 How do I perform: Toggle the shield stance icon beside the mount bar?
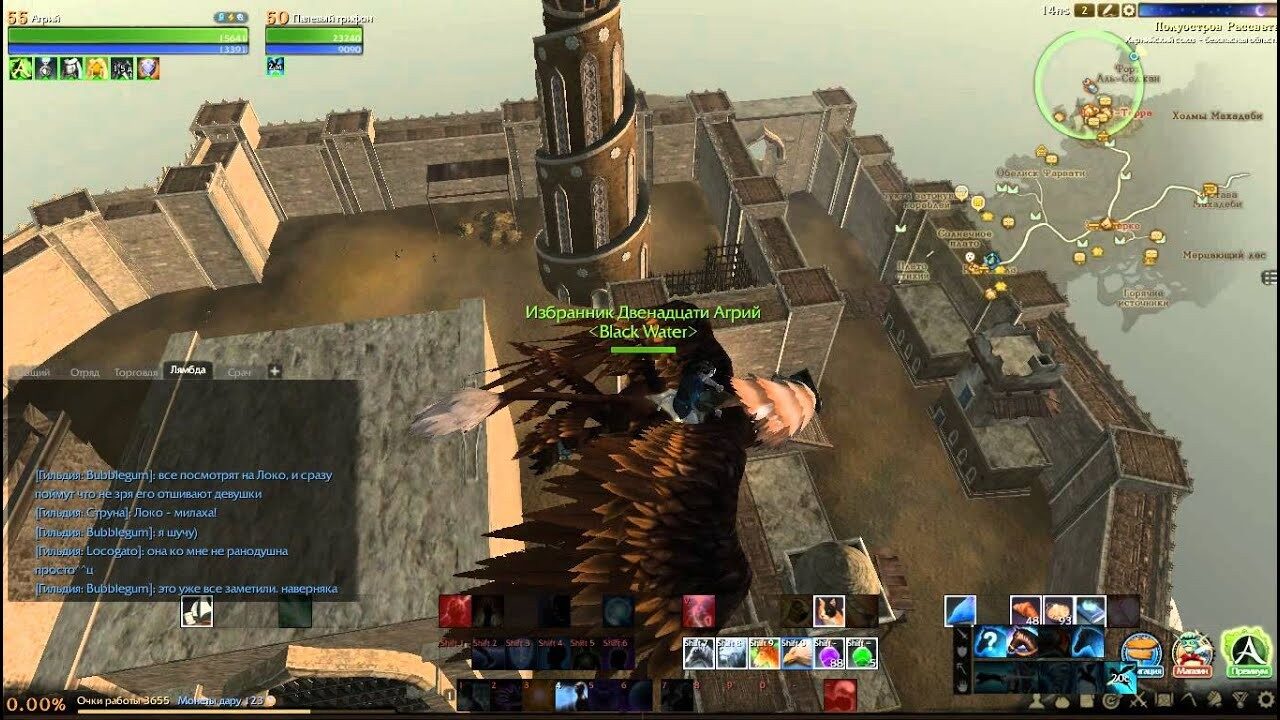(960, 652)
